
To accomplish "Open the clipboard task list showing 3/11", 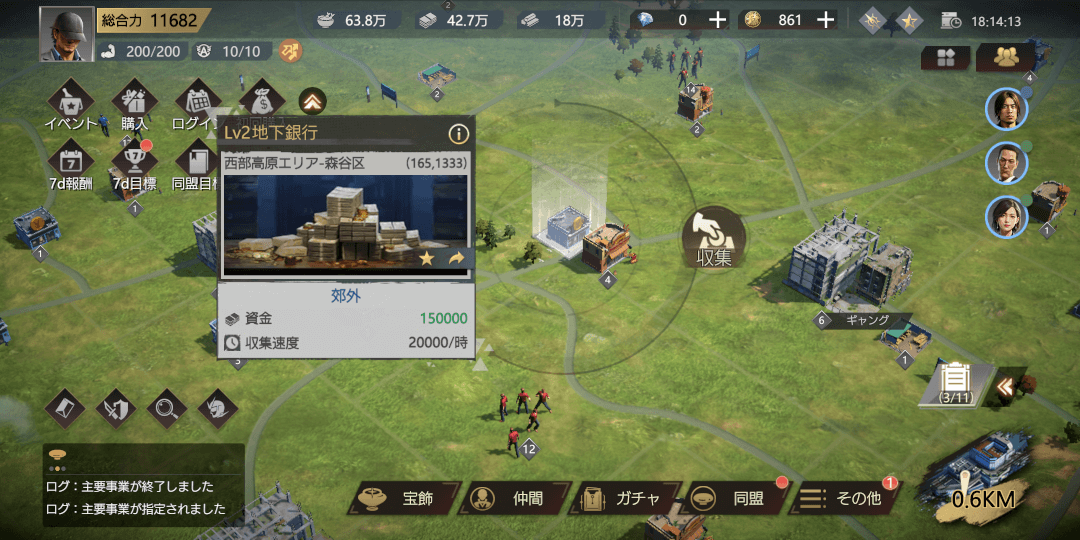I will pos(957,381).
